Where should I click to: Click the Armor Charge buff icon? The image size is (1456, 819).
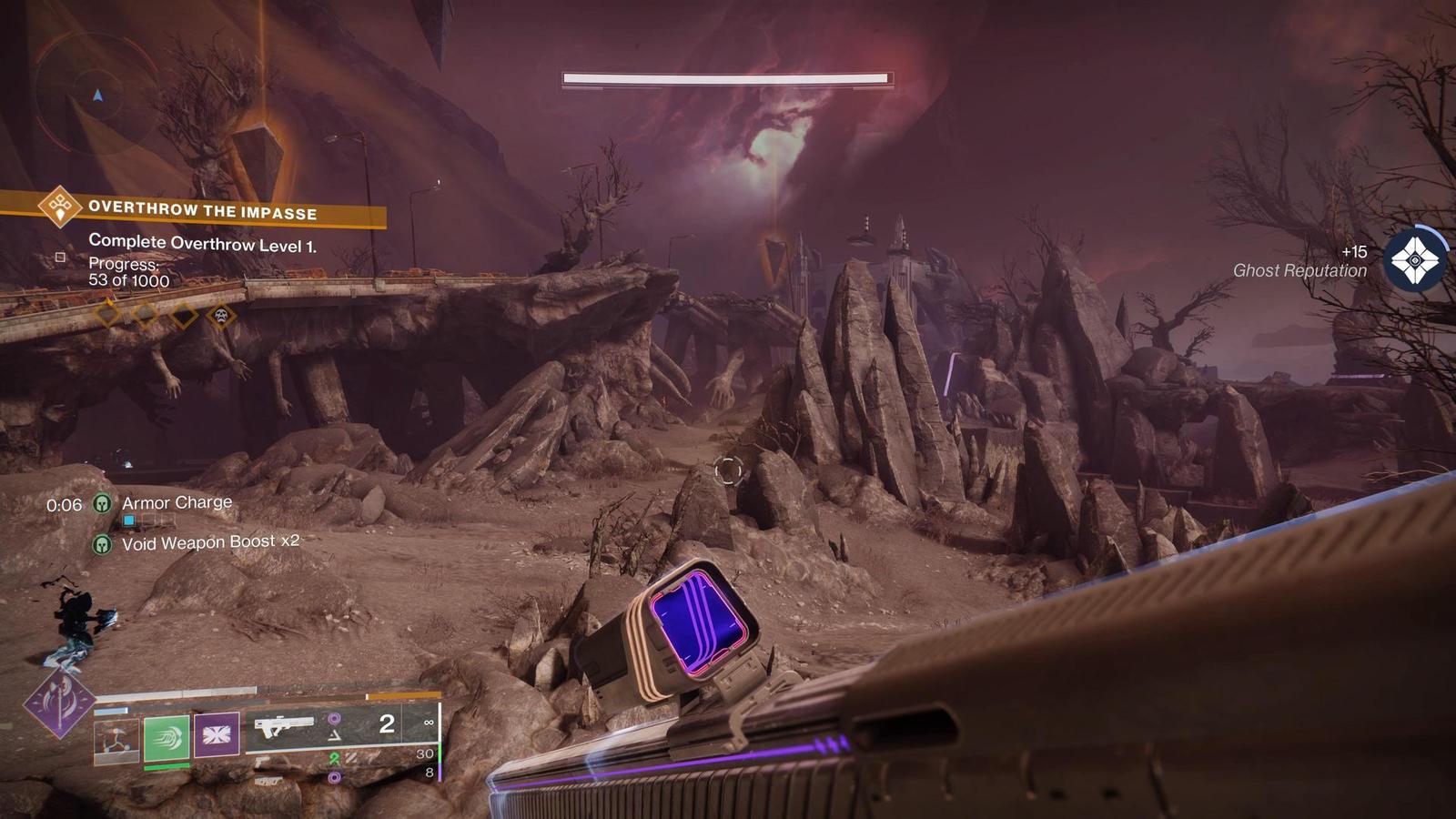click(103, 503)
